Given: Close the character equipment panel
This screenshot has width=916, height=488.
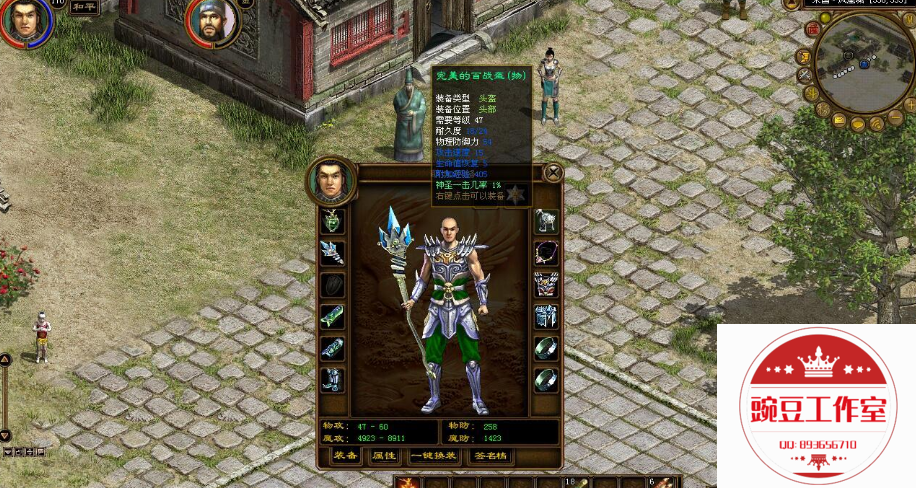Looking at the screenshot, I should (x=553, y=172).
